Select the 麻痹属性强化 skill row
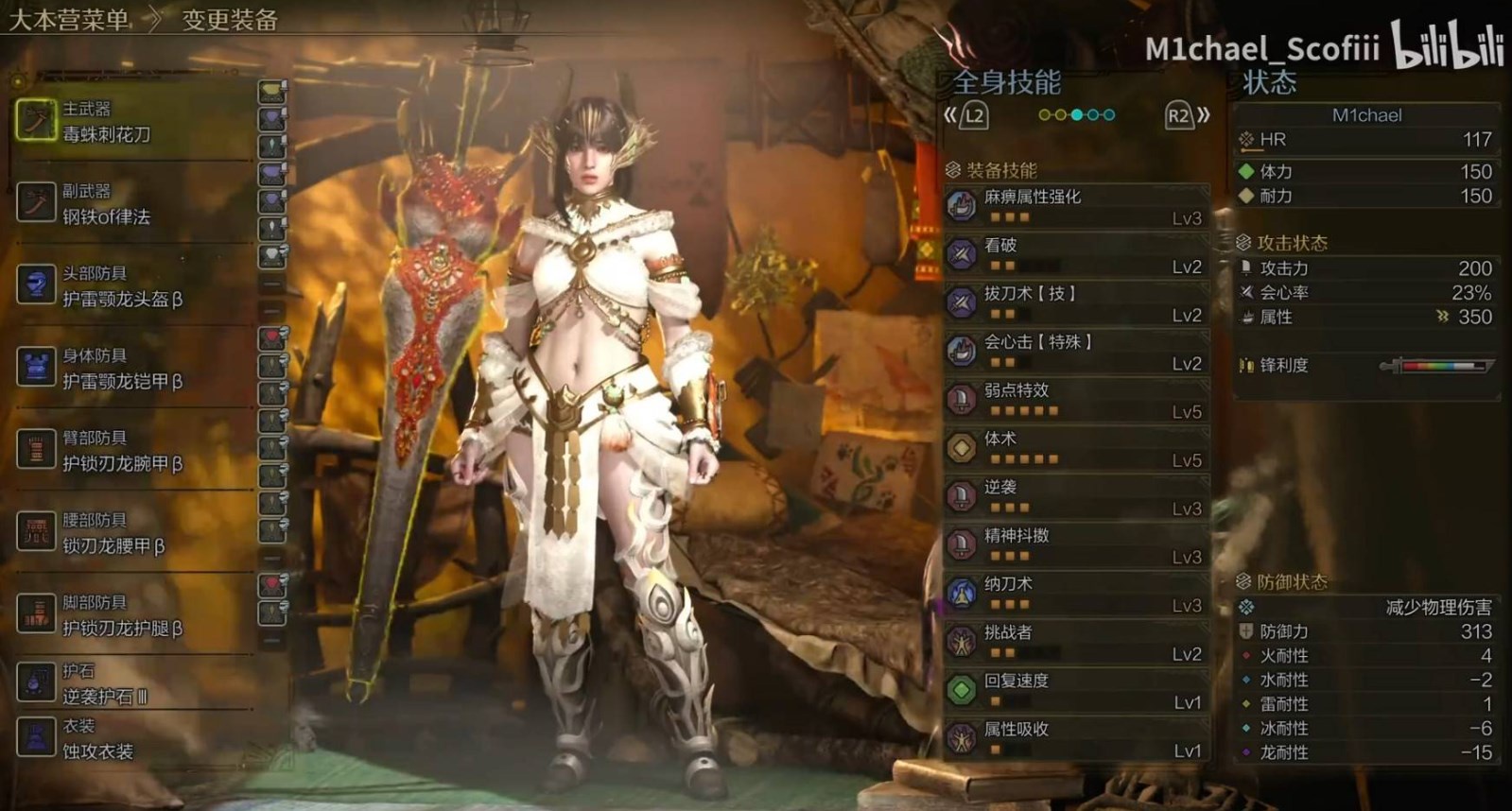1512x811 pixels. coord(1077,206)
